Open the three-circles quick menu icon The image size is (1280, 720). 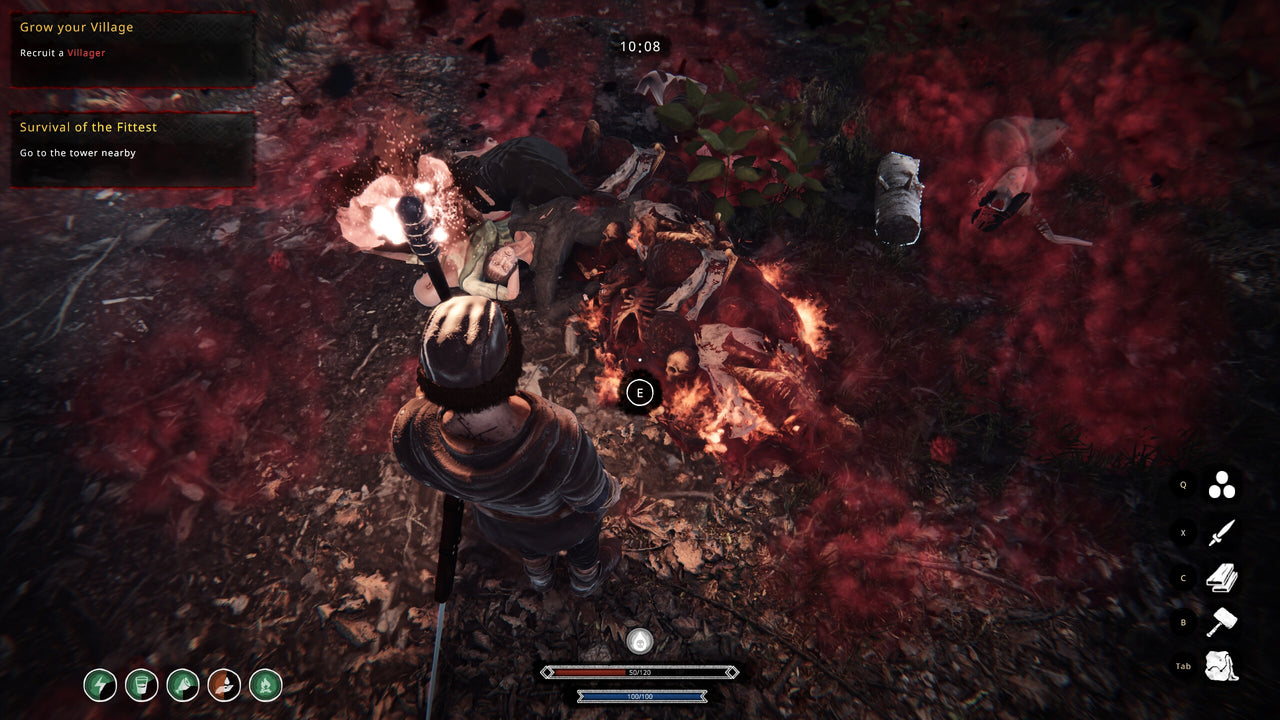point(1221,485)
